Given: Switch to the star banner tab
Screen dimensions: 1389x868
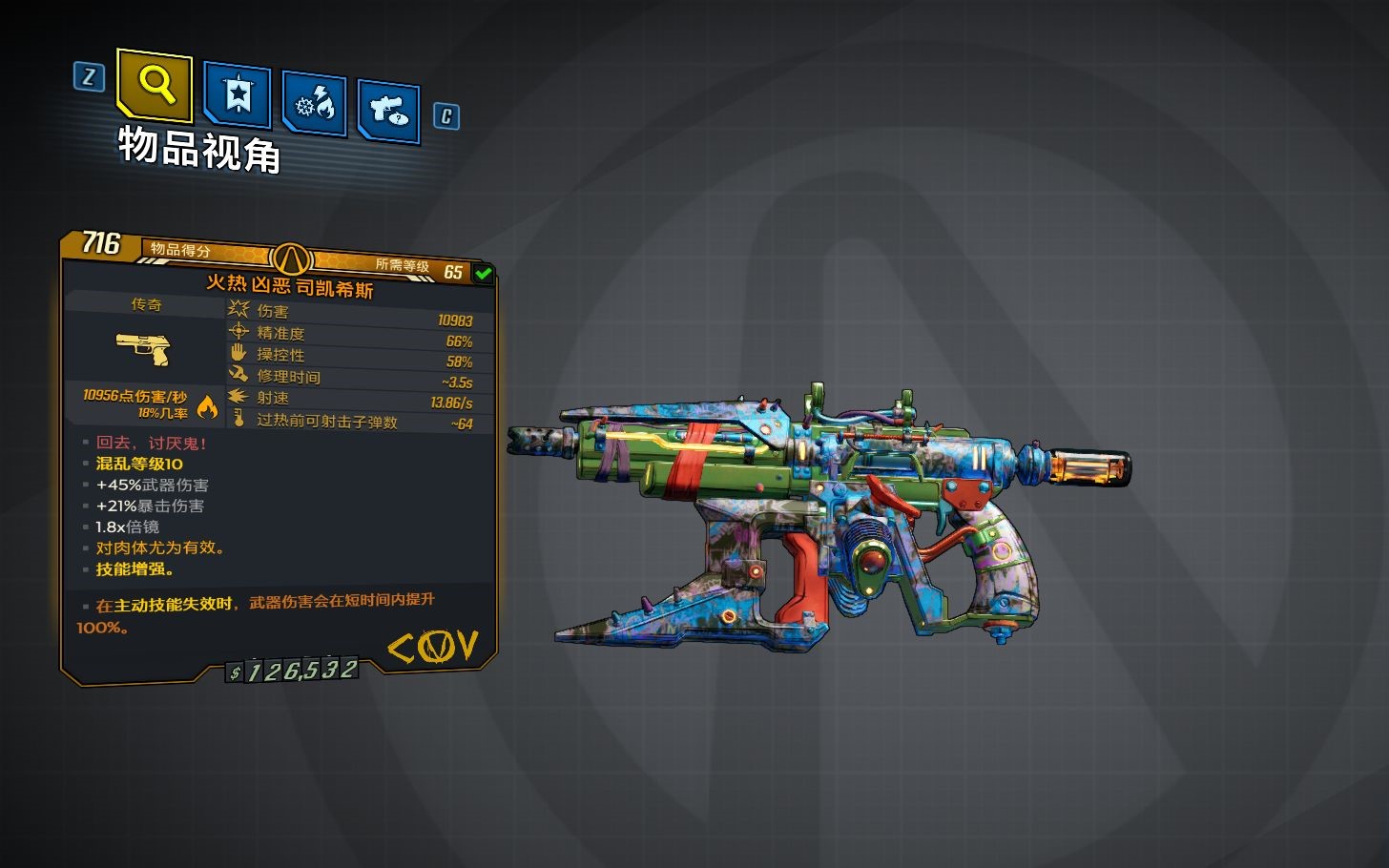Looking at the screenshot, I should click(x=237, y=95).
